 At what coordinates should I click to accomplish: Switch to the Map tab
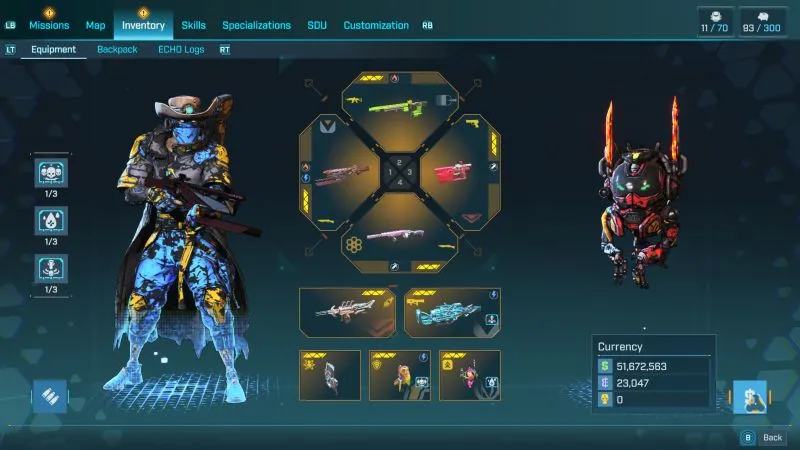96,25
